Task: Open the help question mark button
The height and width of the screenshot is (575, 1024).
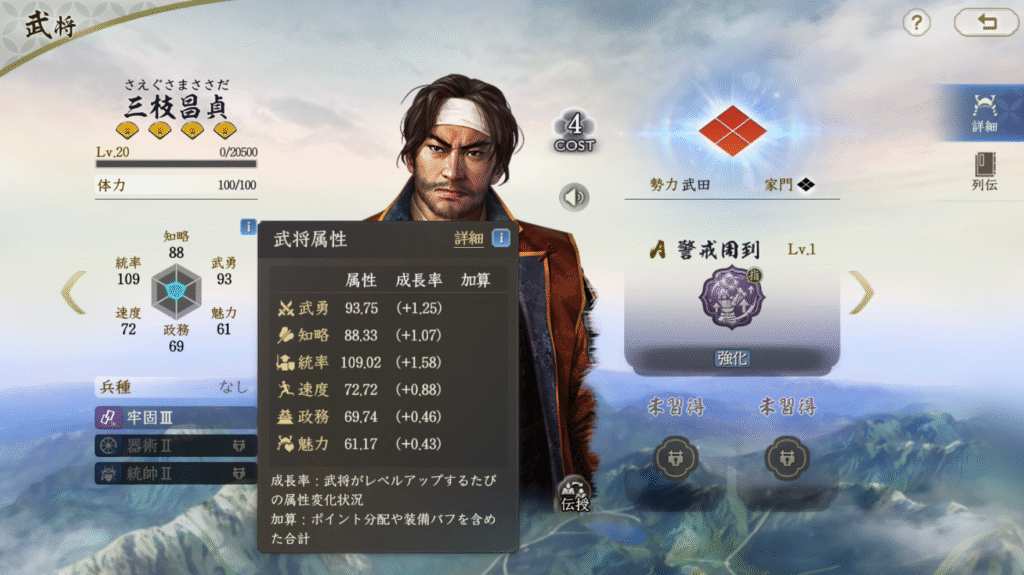Action: coord(917,23)
